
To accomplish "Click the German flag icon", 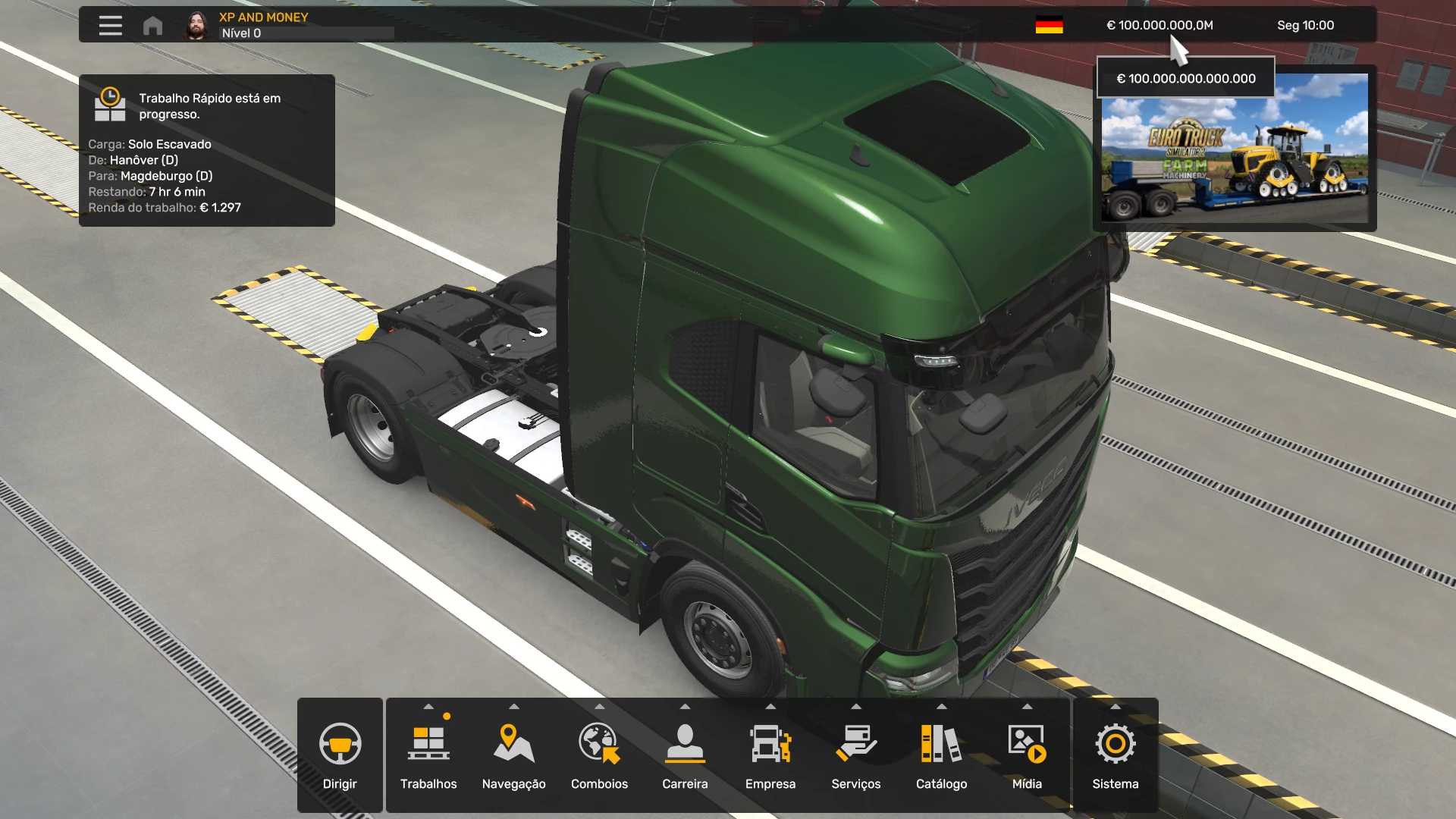I will click(x=1049, y=26).
